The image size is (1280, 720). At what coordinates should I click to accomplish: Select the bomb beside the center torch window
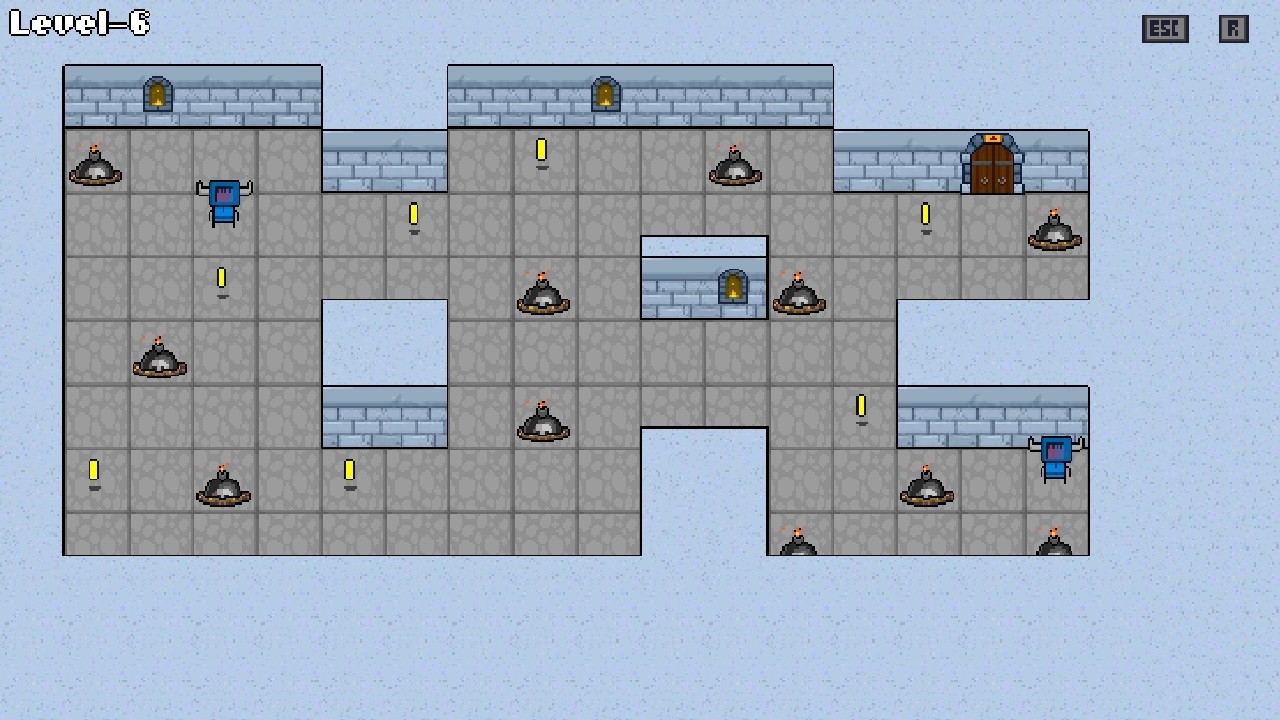click(x=798, y=293)
